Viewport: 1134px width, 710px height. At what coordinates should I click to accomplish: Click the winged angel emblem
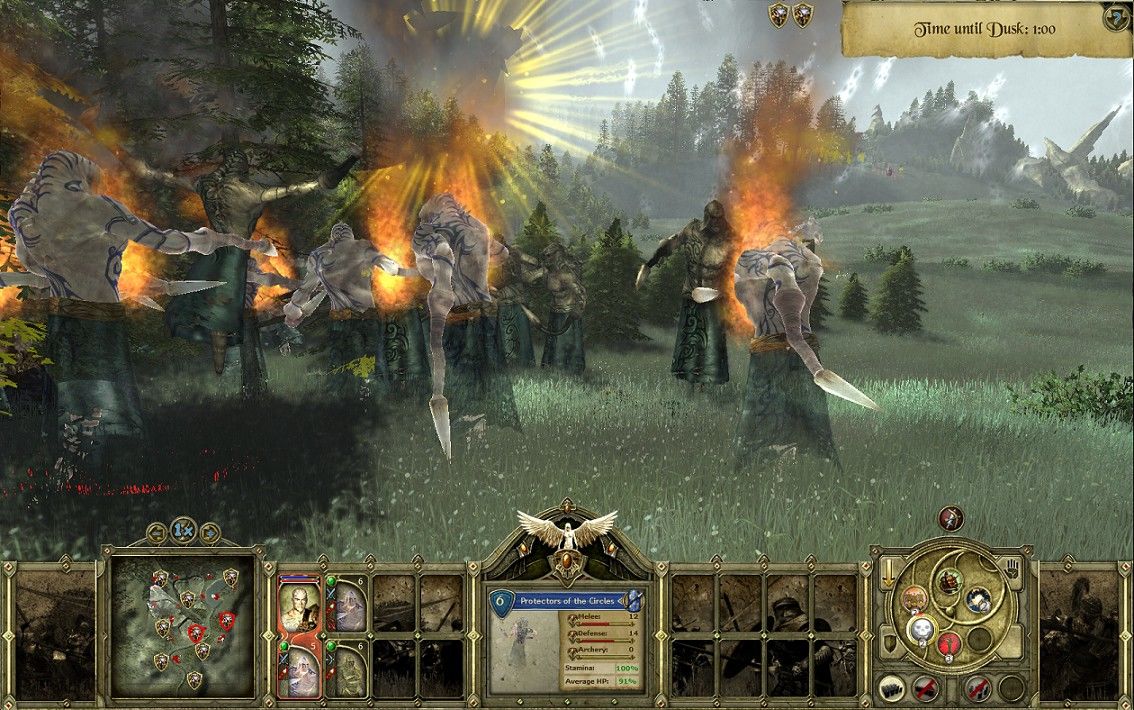coord(567,531)
